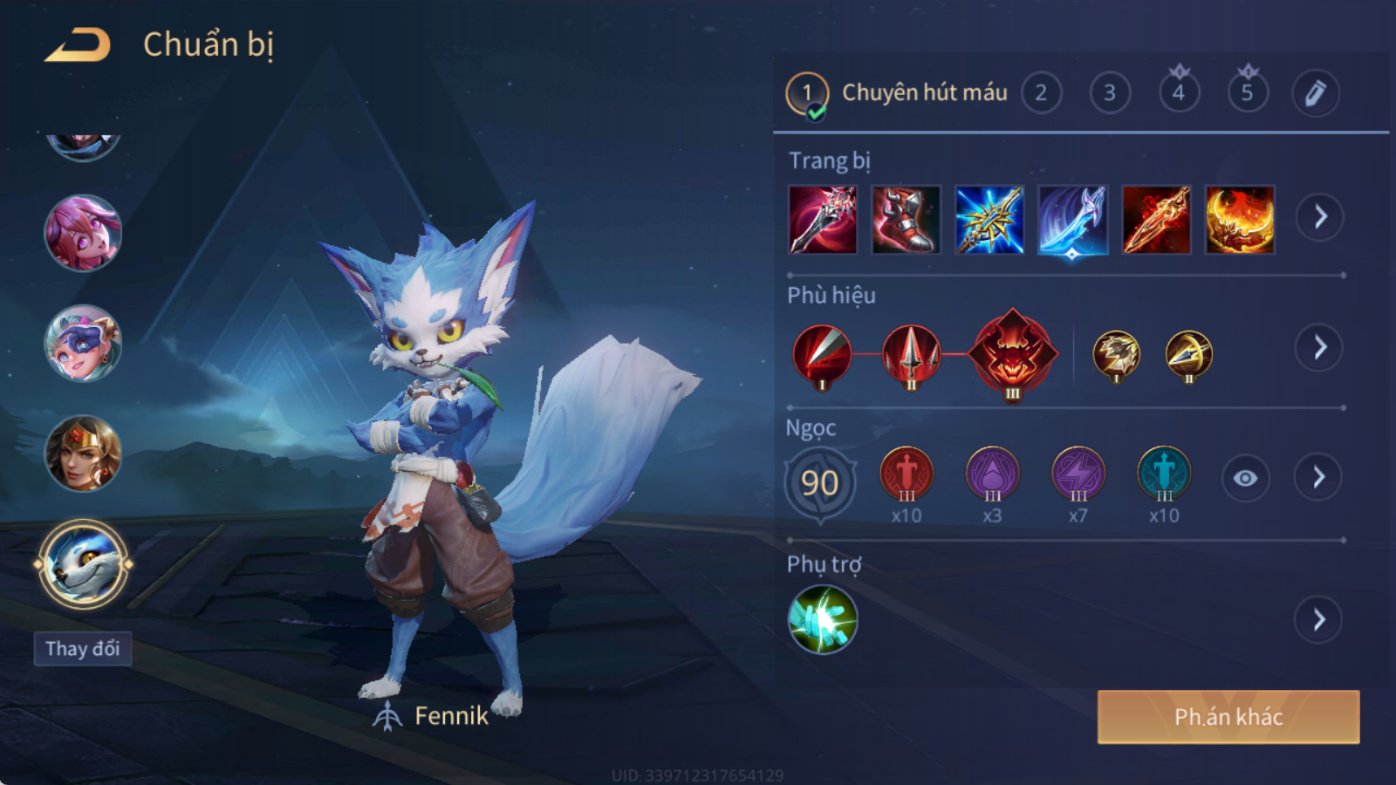Open the Trang bị equipment details arrow
The height and width of the screenshot is (785, 1396).
1320,216
